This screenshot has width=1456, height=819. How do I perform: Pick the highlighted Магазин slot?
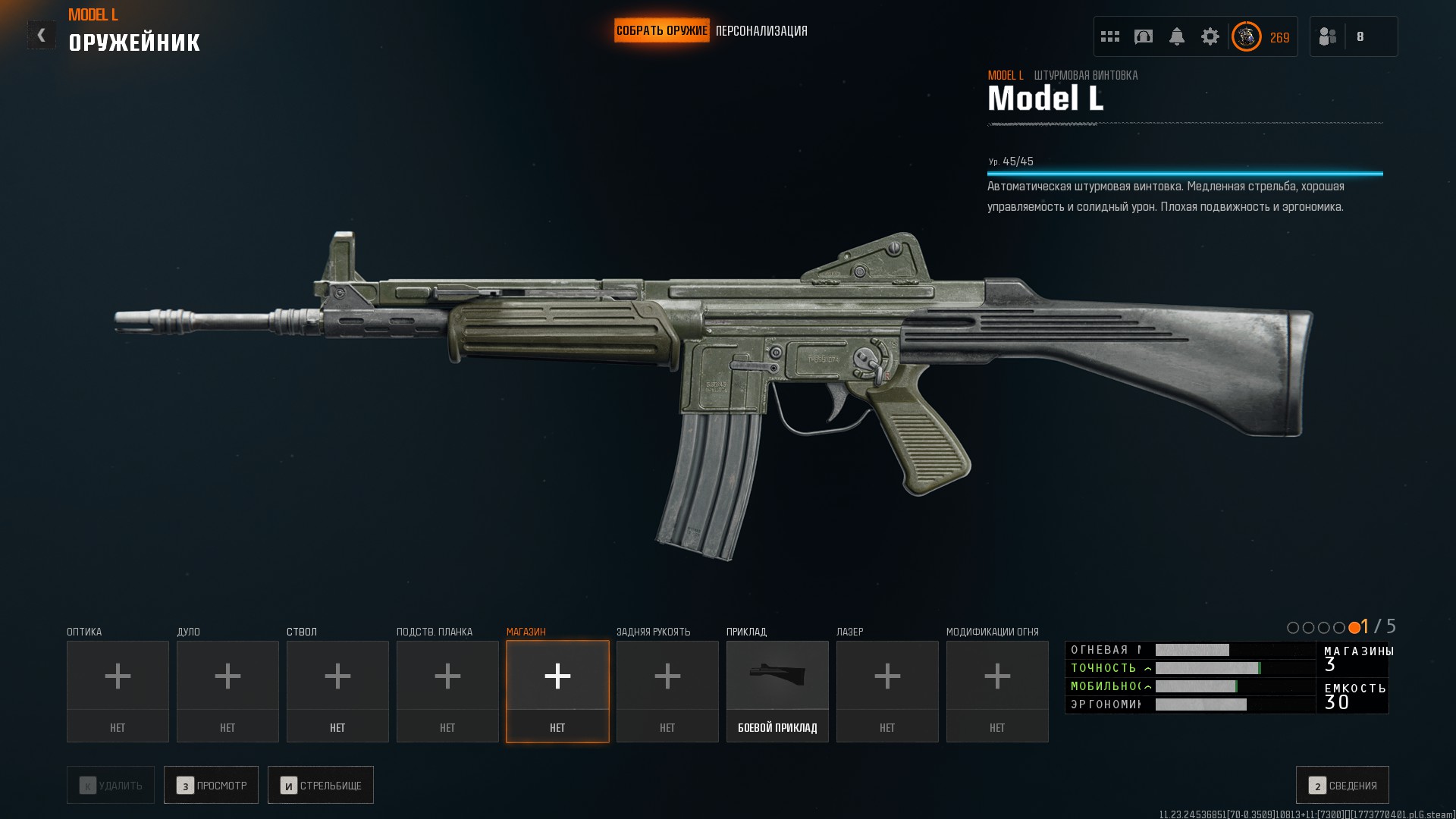click(x=557, y=691)
